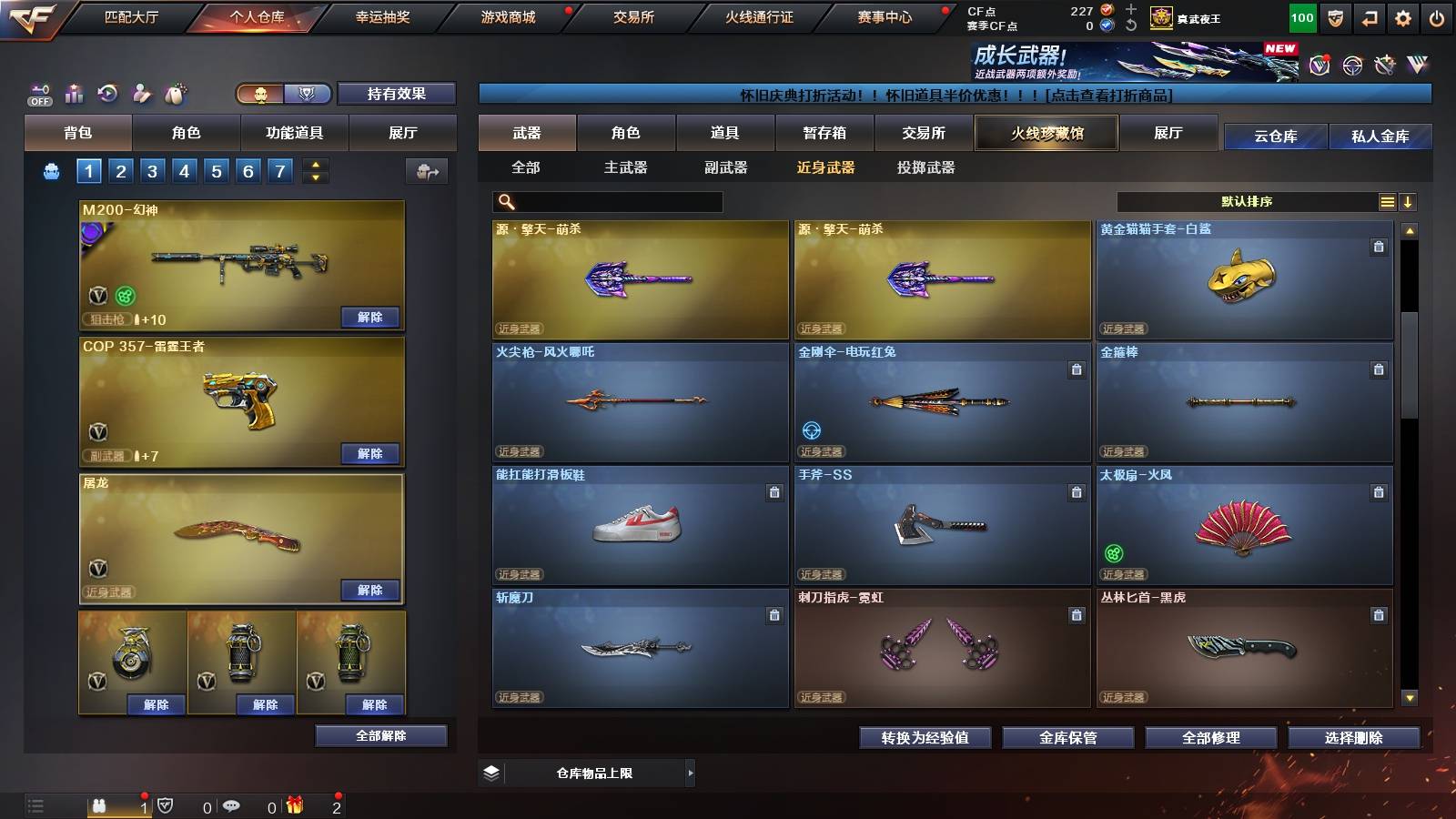1456x819 pixels.
Task: Click the trash icon on 黄金猫猫手套-白鲨
Action: pos(1378,247)
